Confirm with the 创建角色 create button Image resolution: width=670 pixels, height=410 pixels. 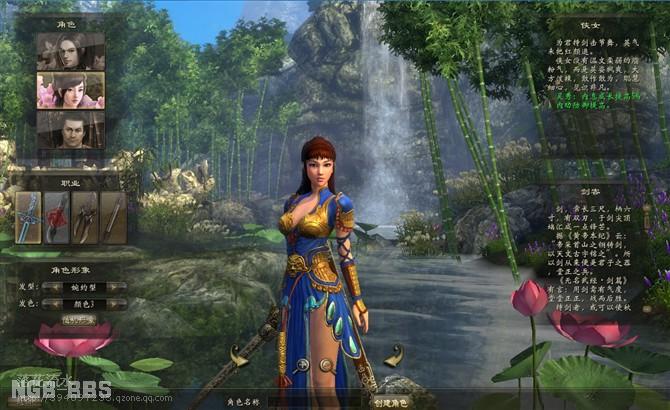389,402
